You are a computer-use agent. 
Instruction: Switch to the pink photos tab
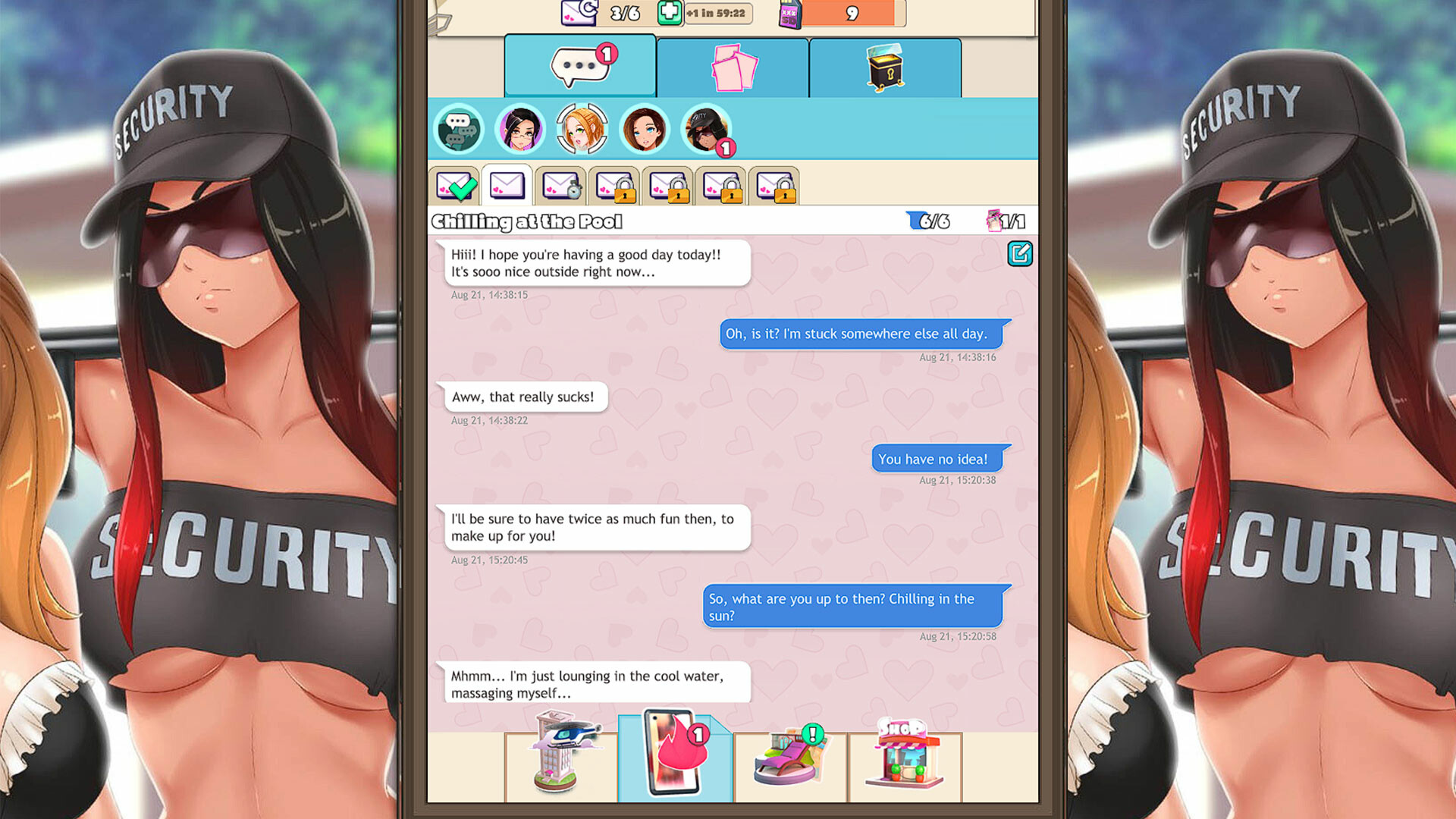click(x=731, y=67)
